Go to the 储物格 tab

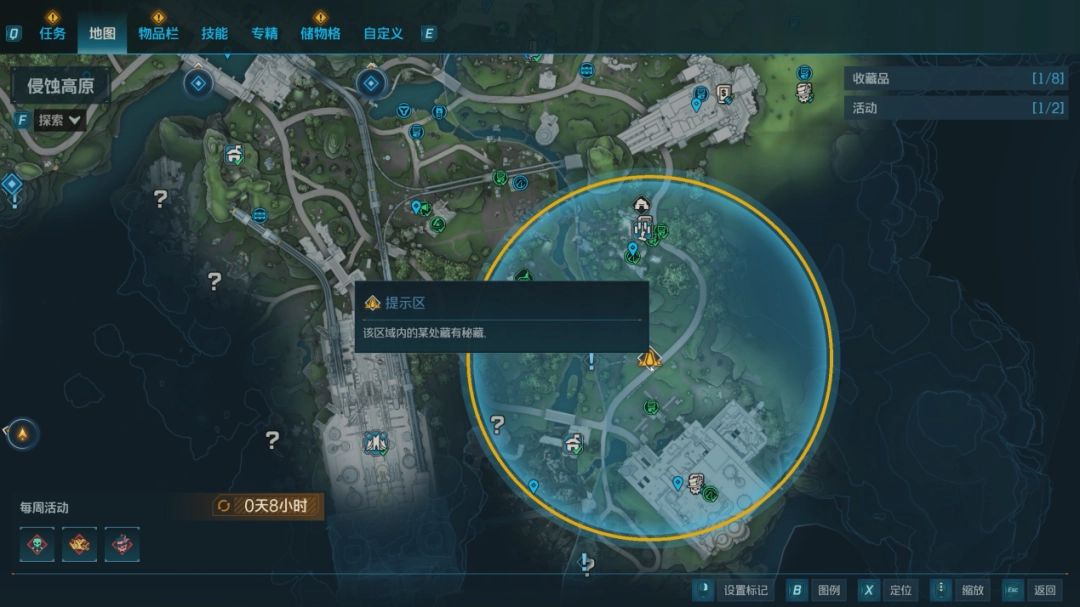[x=320, y=33]
